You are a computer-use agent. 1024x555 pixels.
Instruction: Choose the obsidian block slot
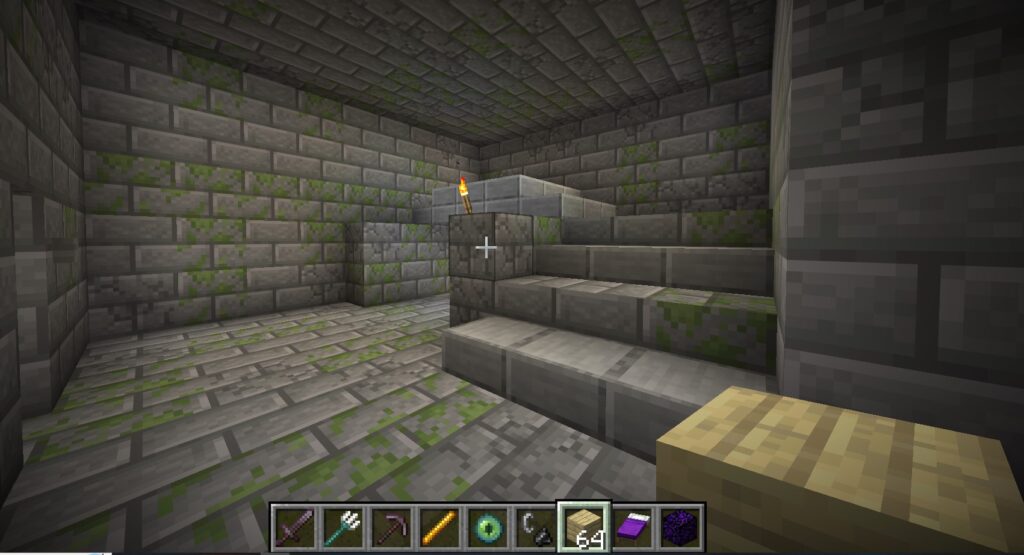click(678, 526)
